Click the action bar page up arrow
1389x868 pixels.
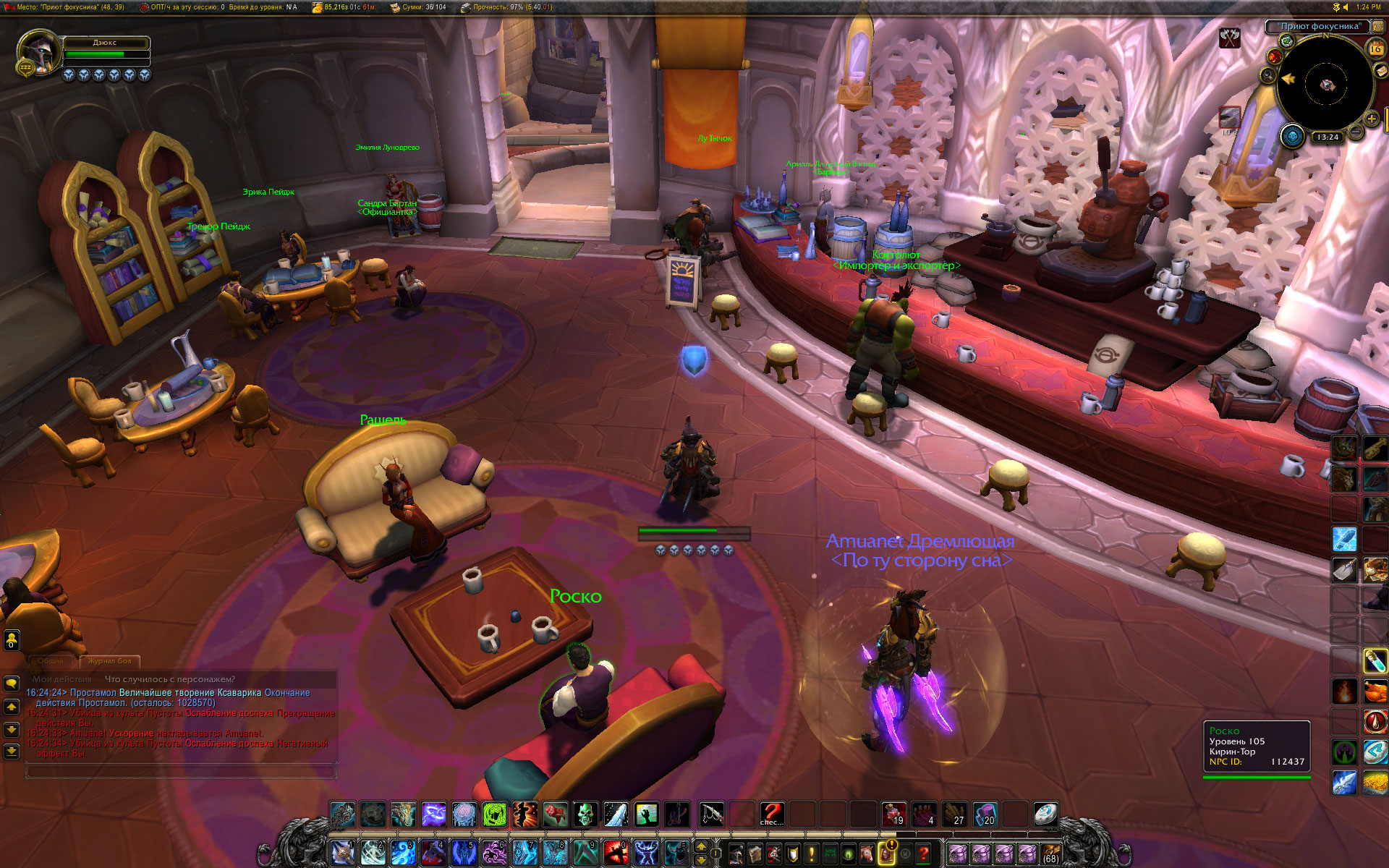click(x=700, y=847)
